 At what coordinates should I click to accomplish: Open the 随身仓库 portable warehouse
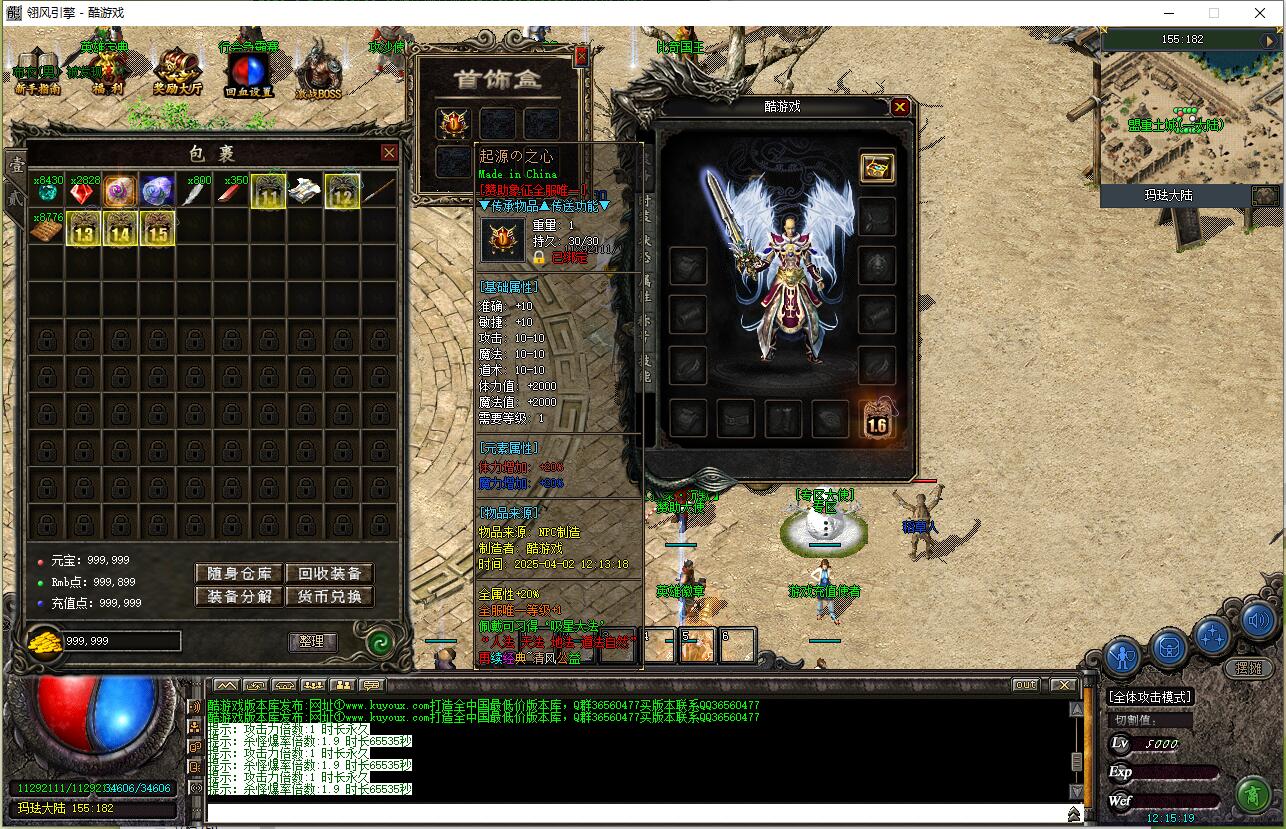tap(239, 574)
